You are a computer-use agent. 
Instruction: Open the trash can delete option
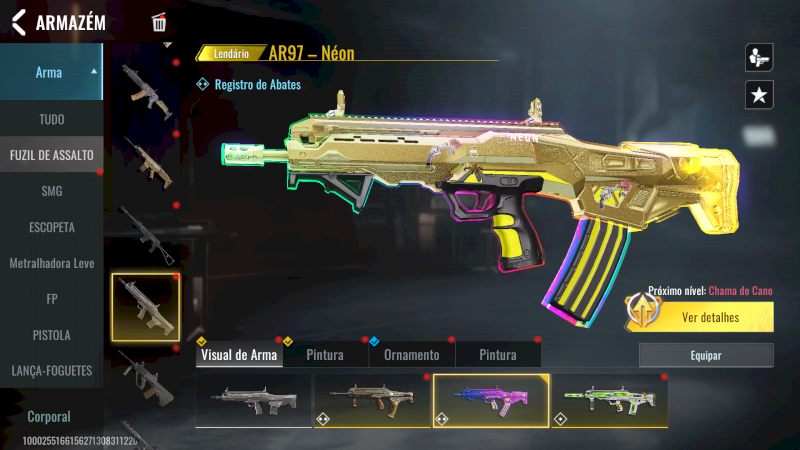(x=159, y=22)
